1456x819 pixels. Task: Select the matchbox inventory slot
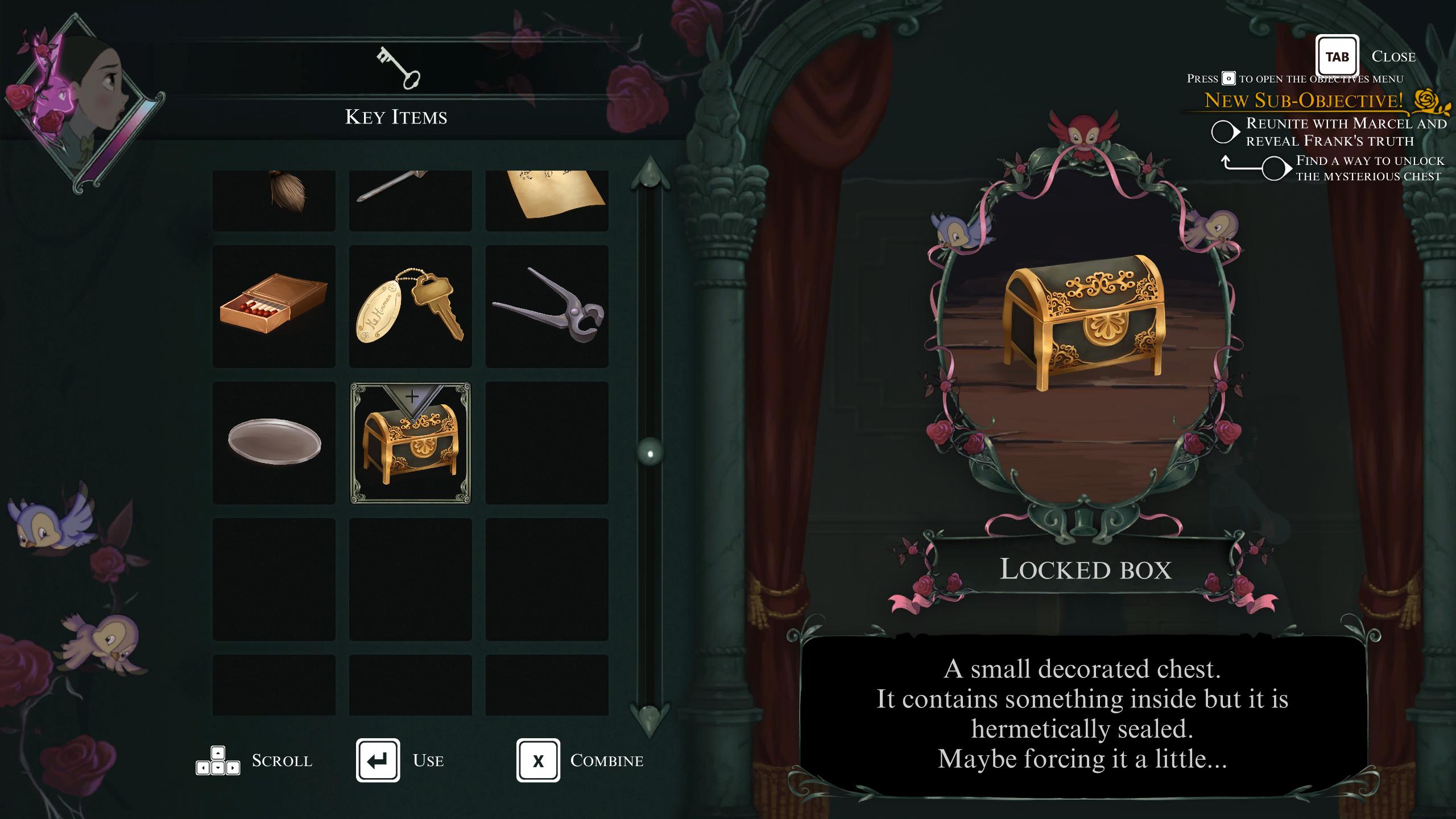(x=274, y=307)
